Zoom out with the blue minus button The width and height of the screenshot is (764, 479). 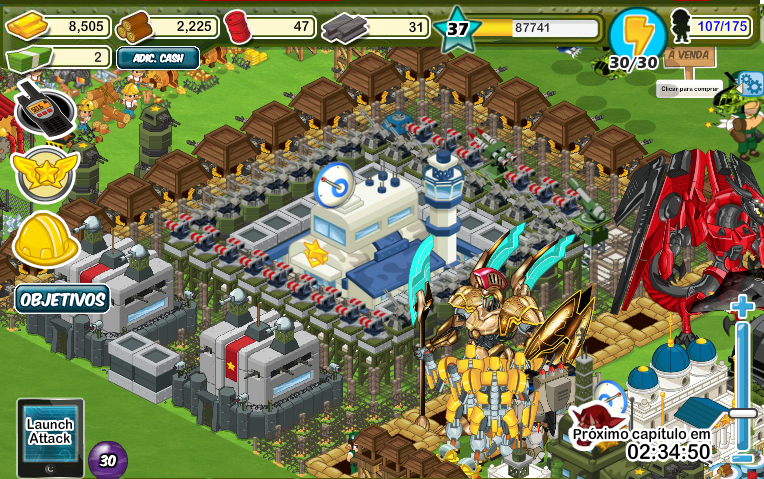click(x=742, y=458)
